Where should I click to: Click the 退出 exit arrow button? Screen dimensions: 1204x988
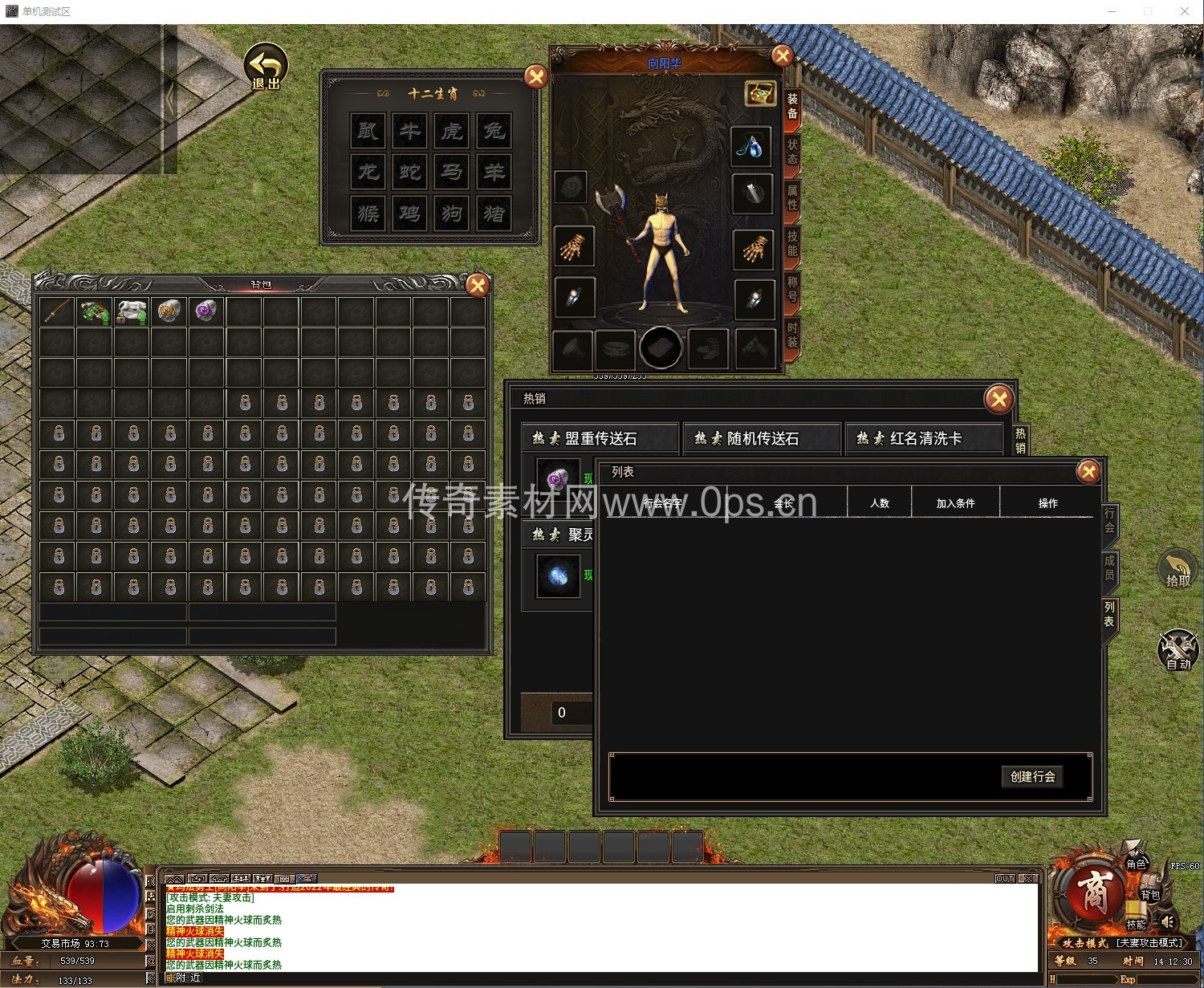[x=266, y=66]
